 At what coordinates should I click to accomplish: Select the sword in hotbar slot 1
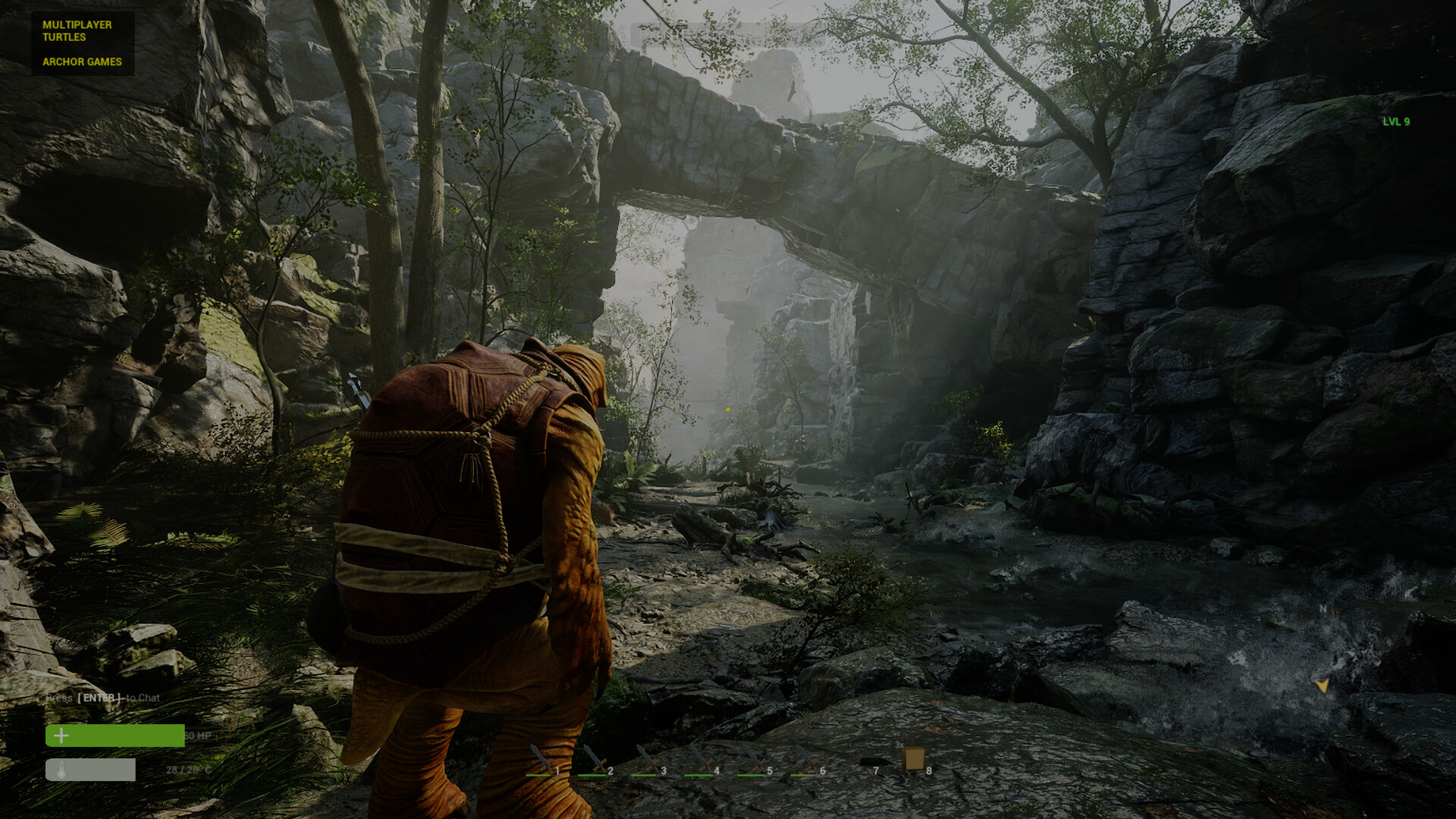(541, 759)
